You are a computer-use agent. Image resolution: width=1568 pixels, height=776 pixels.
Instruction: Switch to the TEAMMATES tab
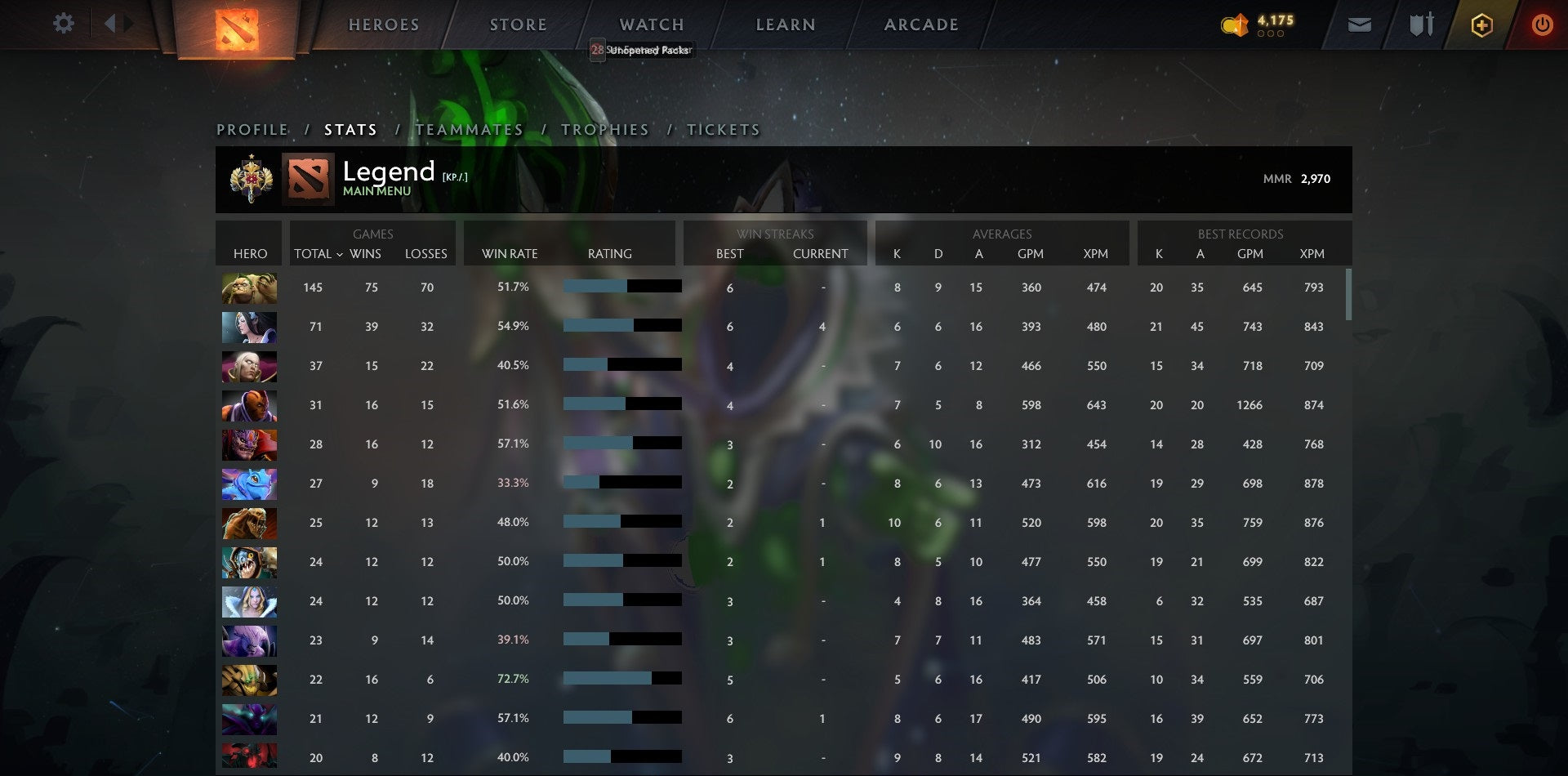click(x=469, y=129)
